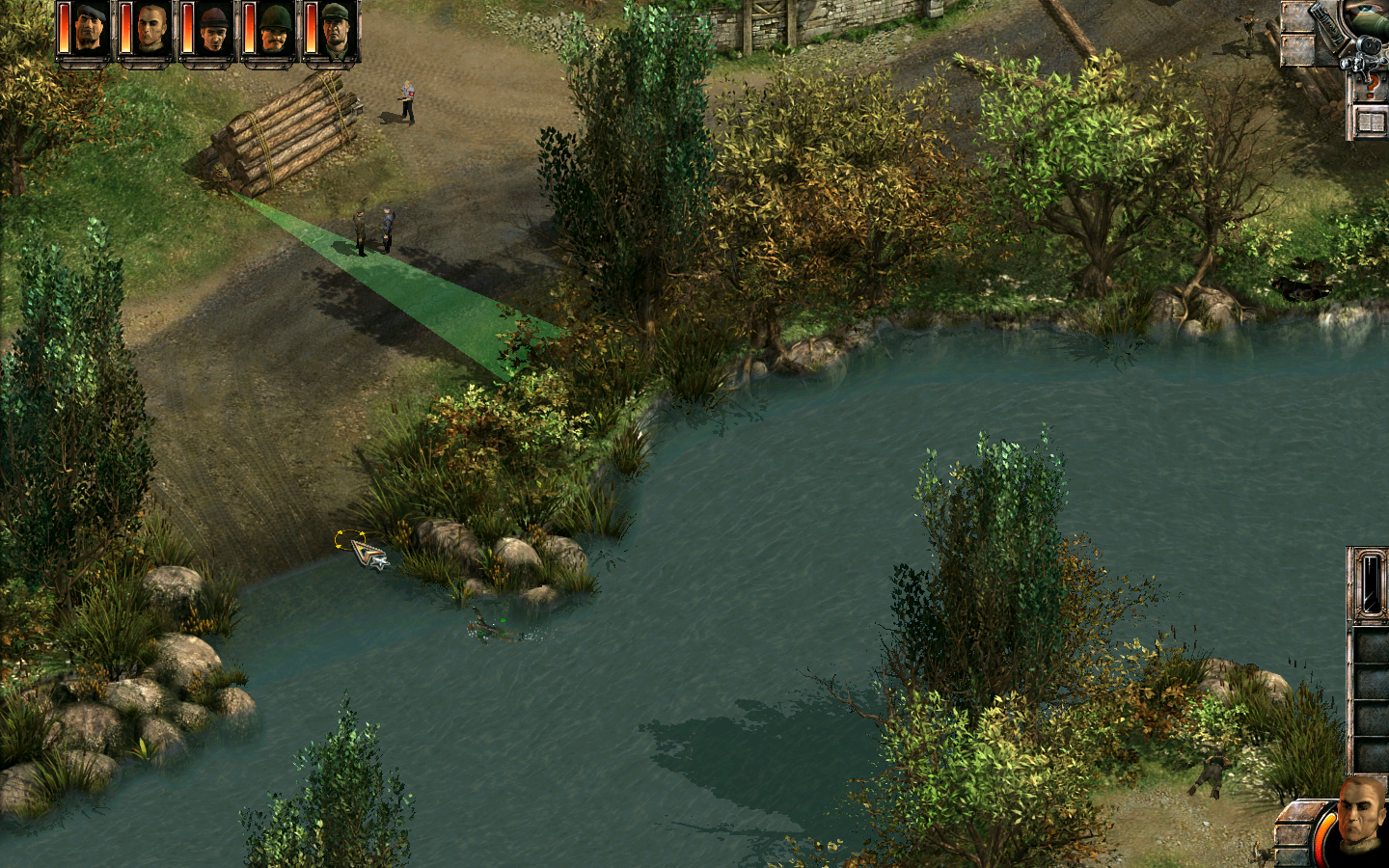Screen dimensions: 1389x868
Task: Select the commando wearing the black beret
Action: 90,30
